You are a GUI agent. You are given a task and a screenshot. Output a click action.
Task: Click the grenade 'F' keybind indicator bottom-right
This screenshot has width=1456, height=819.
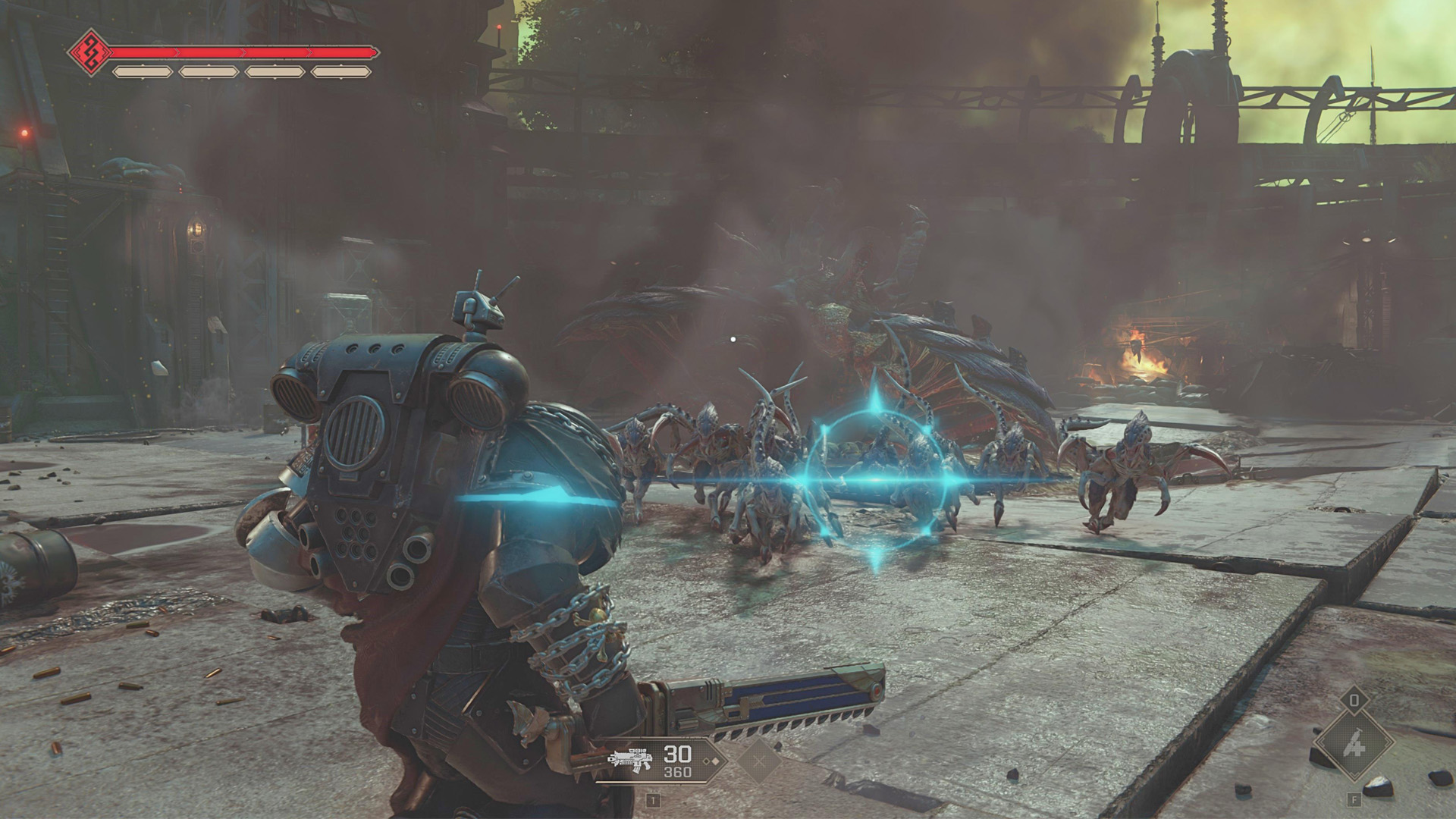1354,799
